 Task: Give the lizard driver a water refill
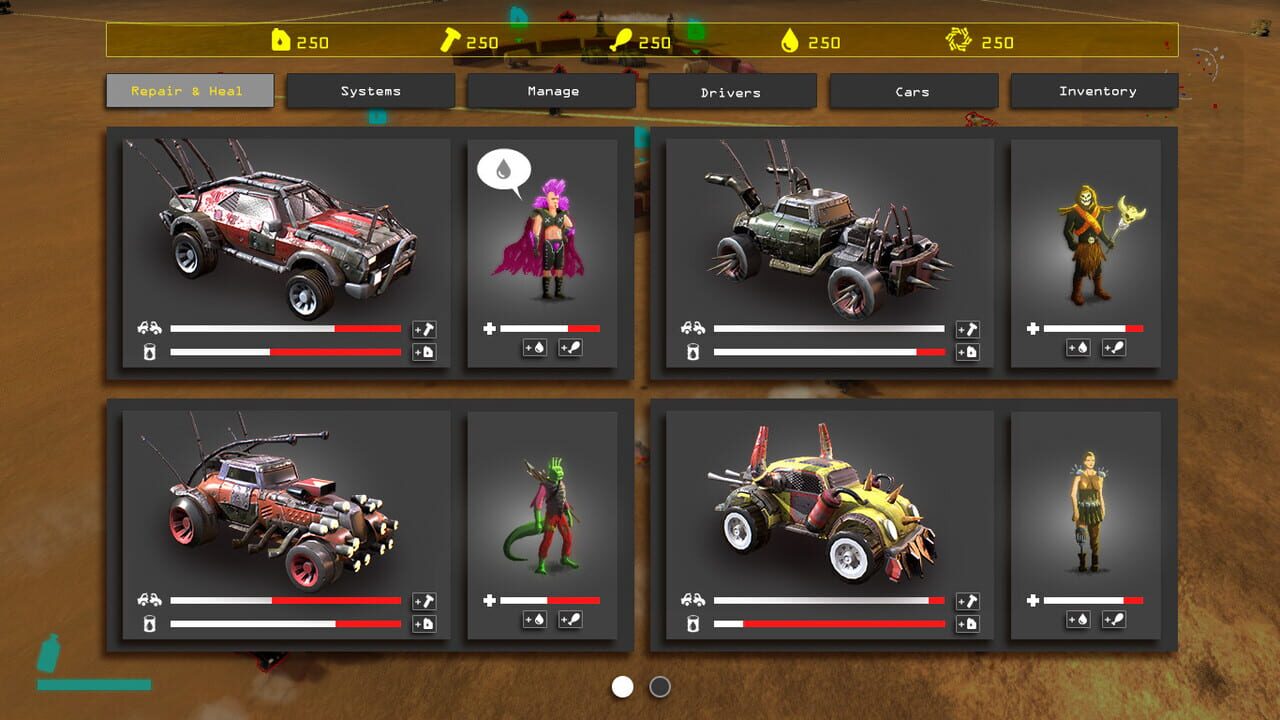point(535,620)
